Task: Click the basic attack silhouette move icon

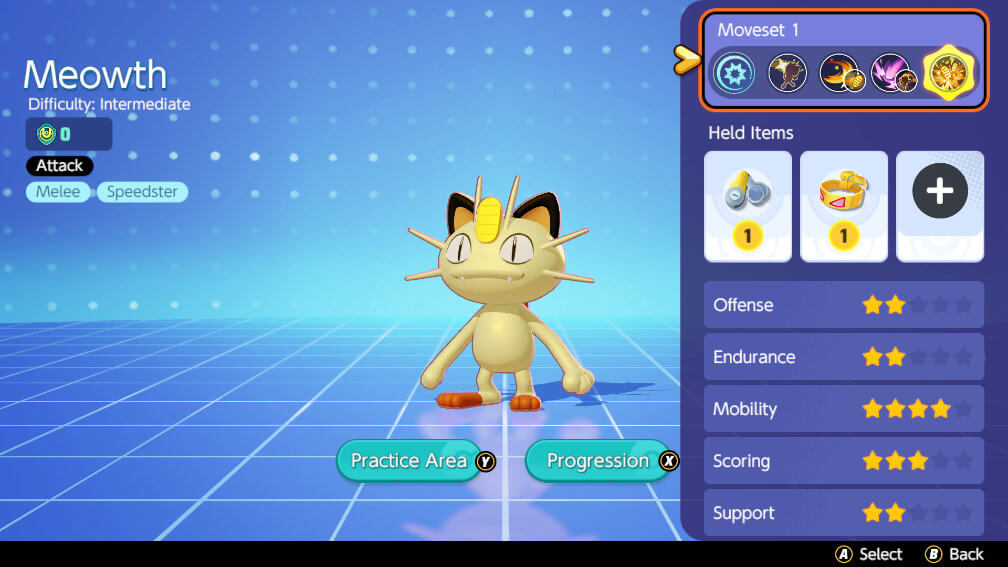Action: (x=787, y=74)
